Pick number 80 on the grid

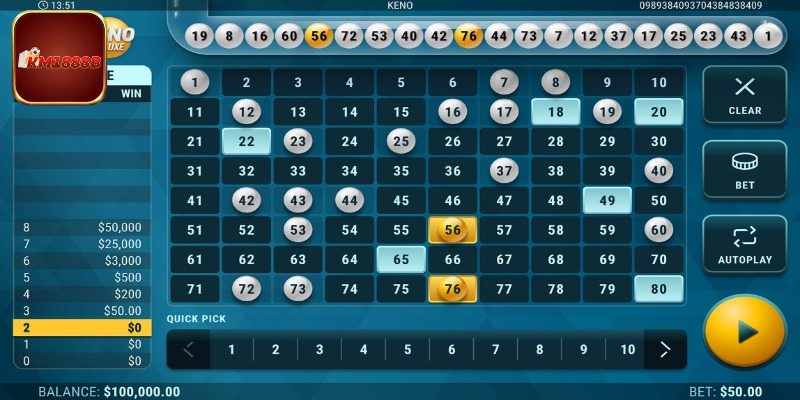pyautogui.click(x=658, y=290)
